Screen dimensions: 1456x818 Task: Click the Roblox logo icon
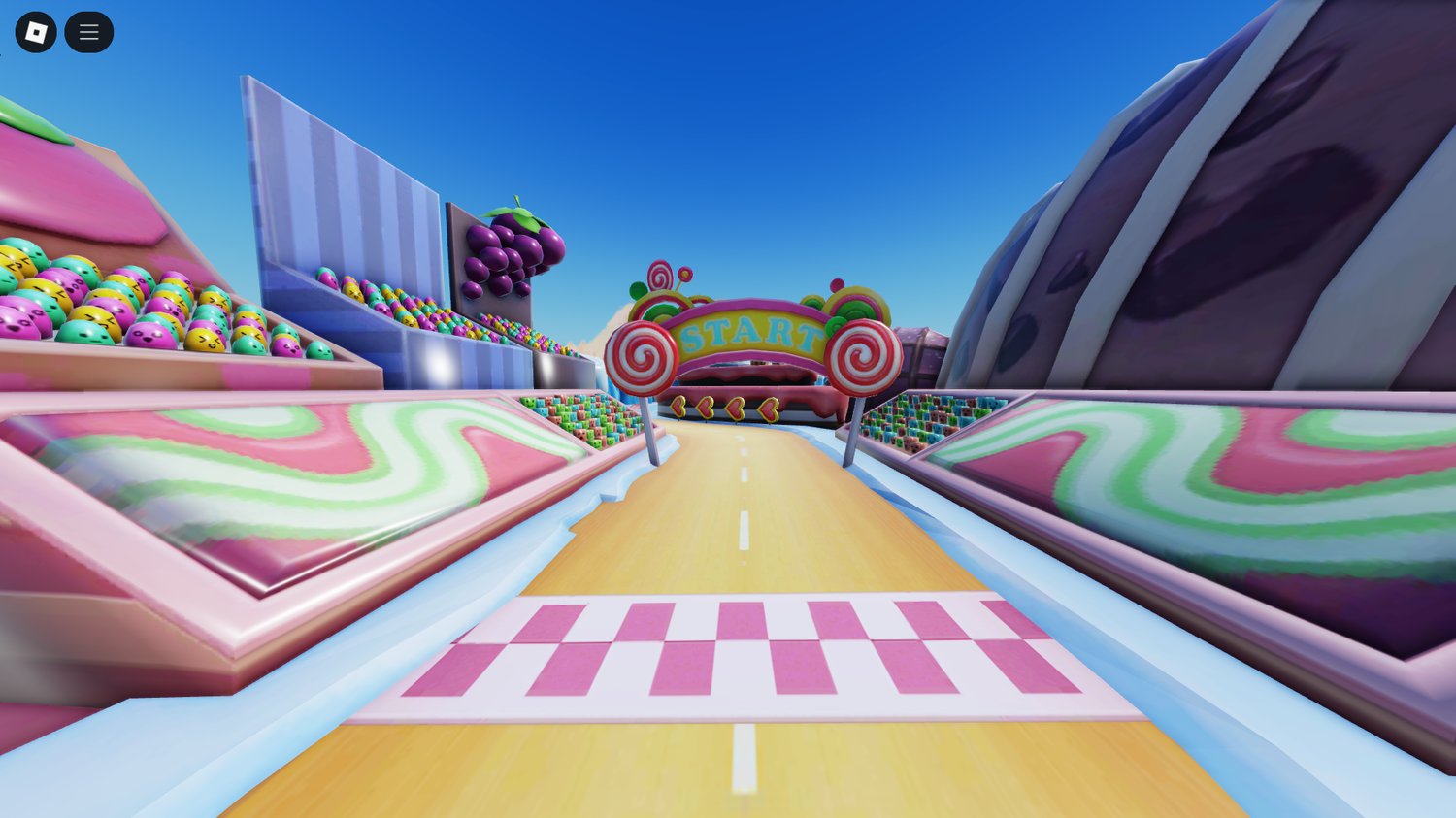pos(37,31)
